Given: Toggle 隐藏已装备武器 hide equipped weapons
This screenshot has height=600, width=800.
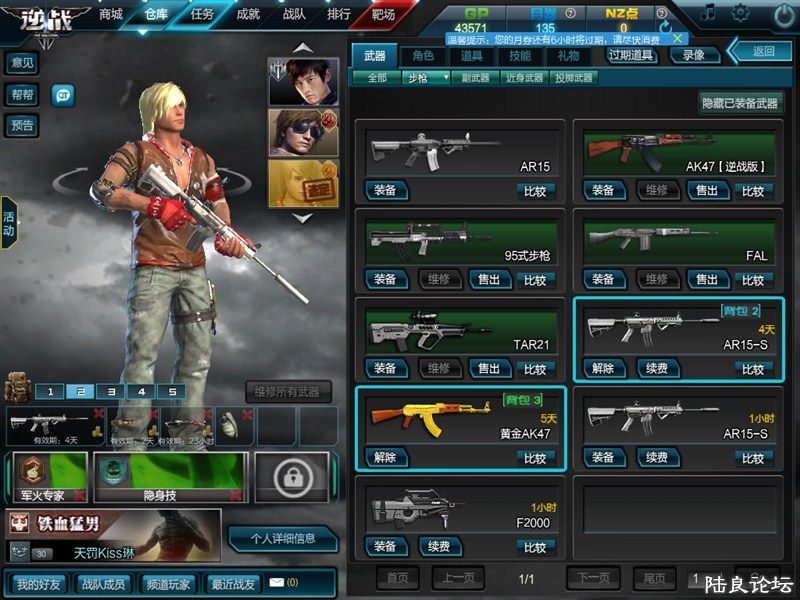Looking at the screenshot, I should click(x=741, y=103).
